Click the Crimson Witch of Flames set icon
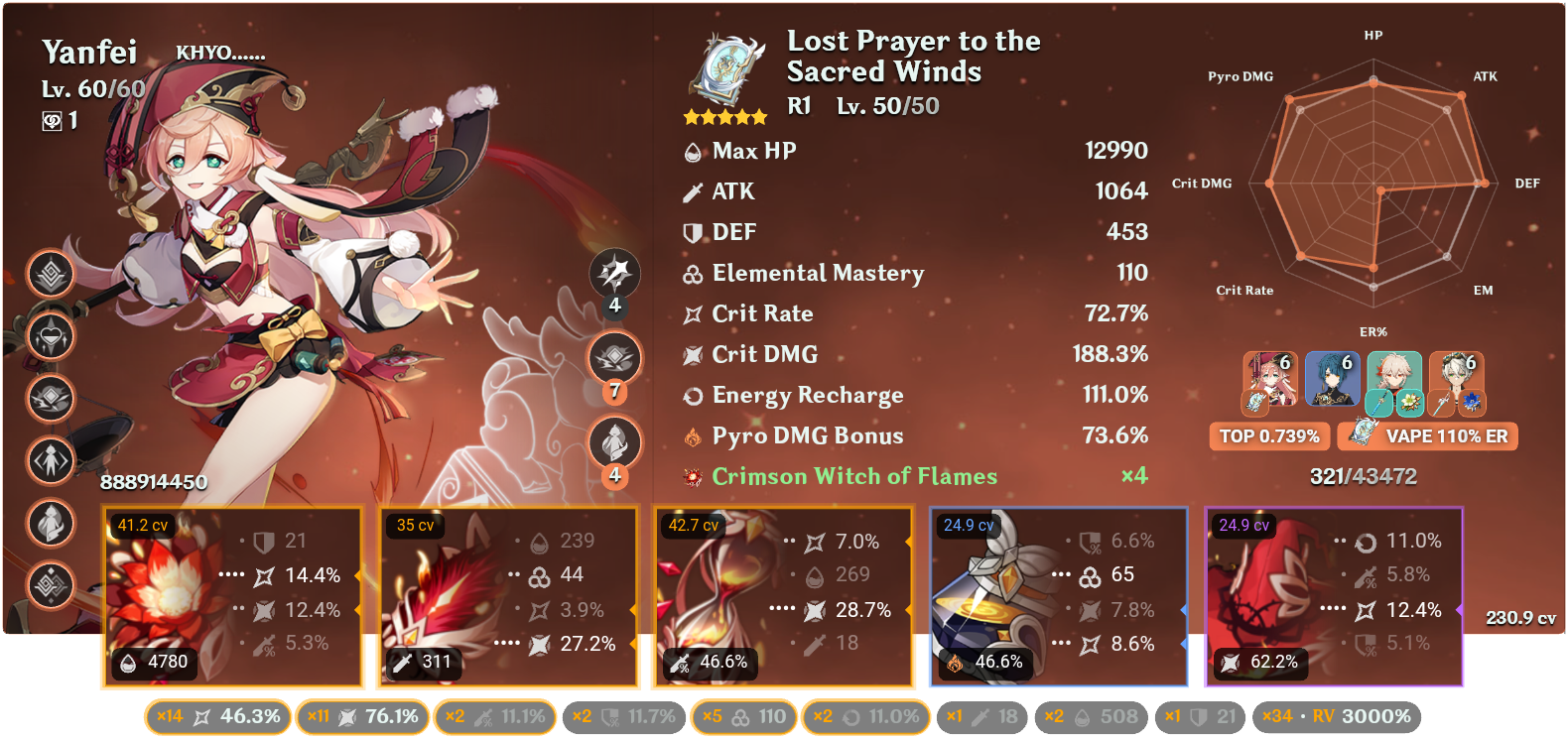This screenshot has width=1568, height=741. pyautogui.click(x=692, y=476)
